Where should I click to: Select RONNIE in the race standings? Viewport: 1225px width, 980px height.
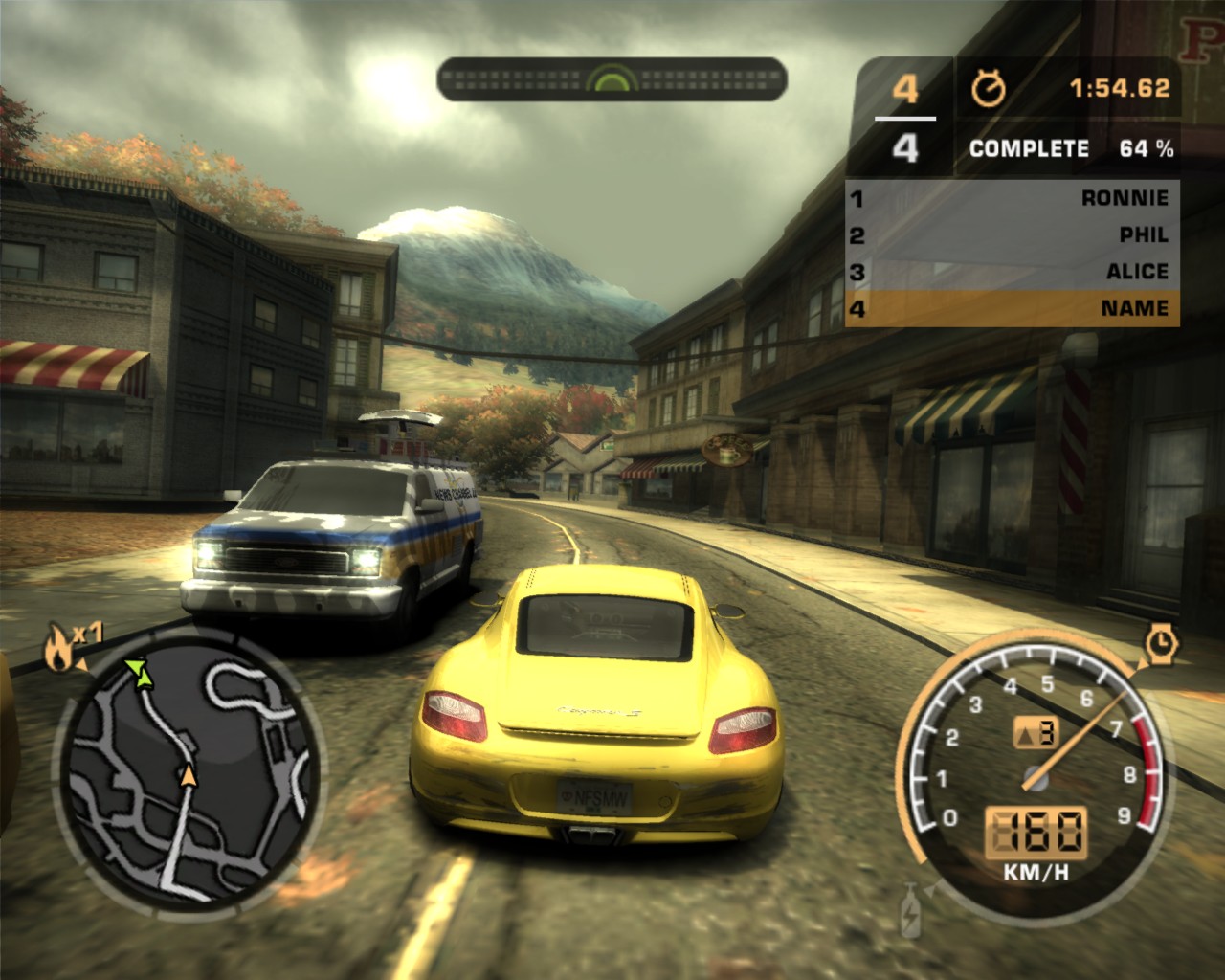click(1012, 198)
